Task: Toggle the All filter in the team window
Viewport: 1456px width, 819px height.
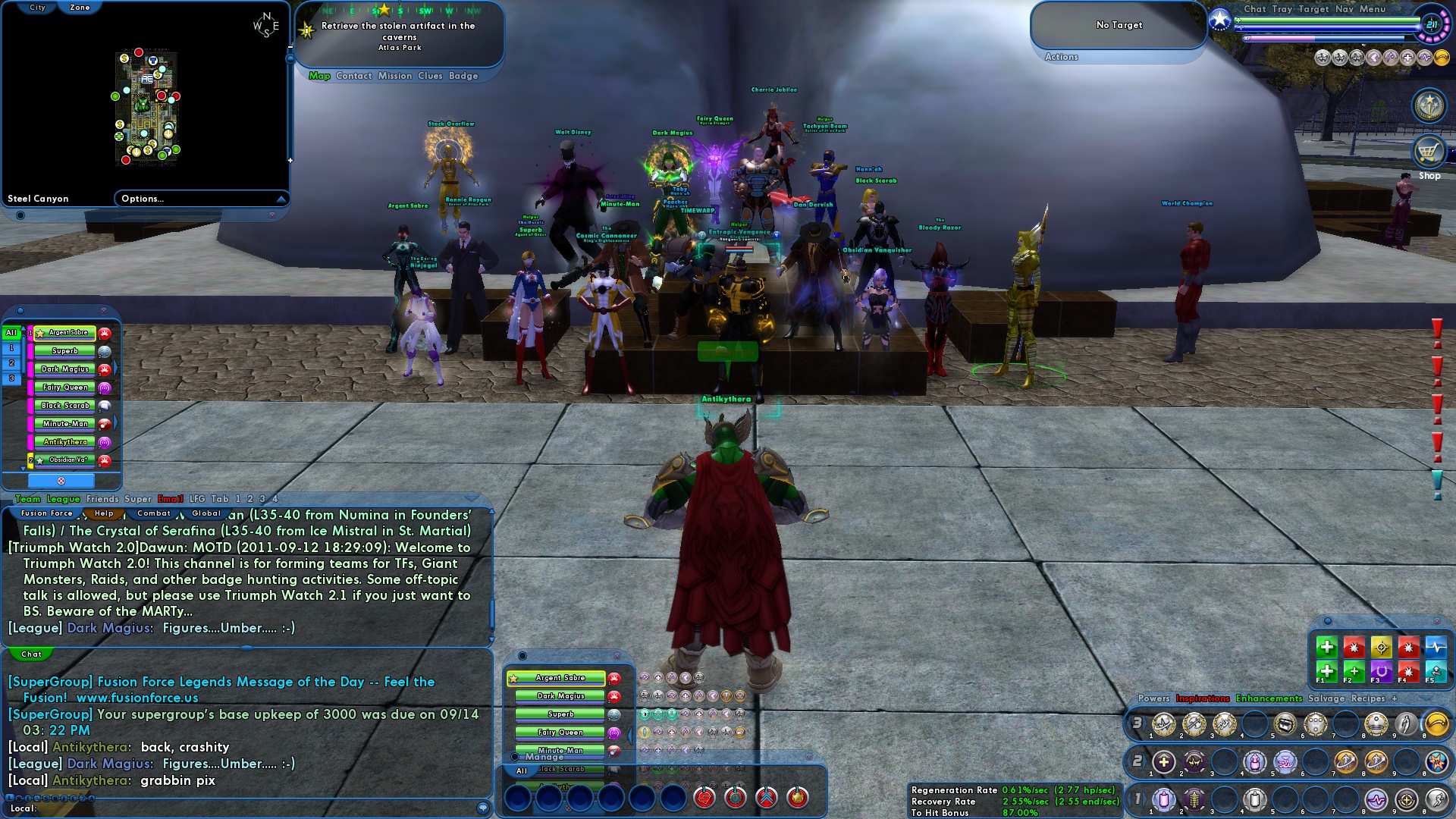Action: (11, 332)
